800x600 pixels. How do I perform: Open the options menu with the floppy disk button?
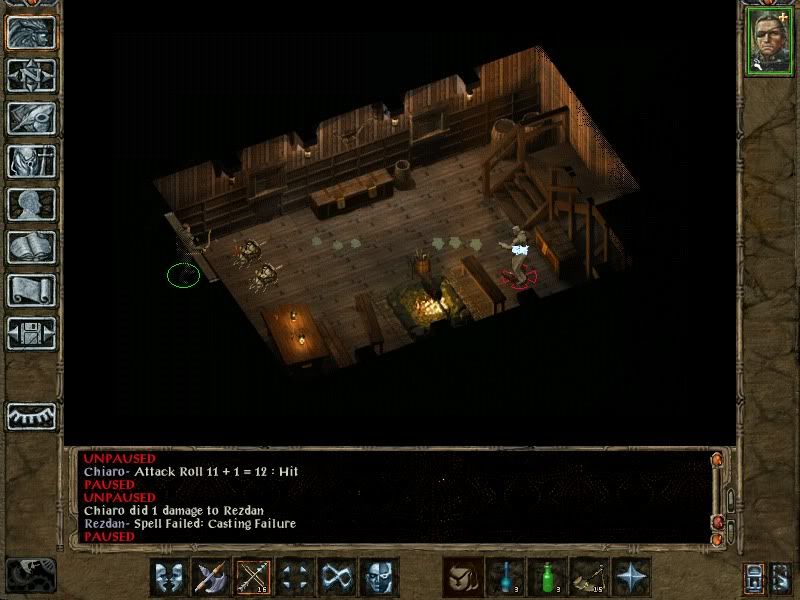pos(31,333)
